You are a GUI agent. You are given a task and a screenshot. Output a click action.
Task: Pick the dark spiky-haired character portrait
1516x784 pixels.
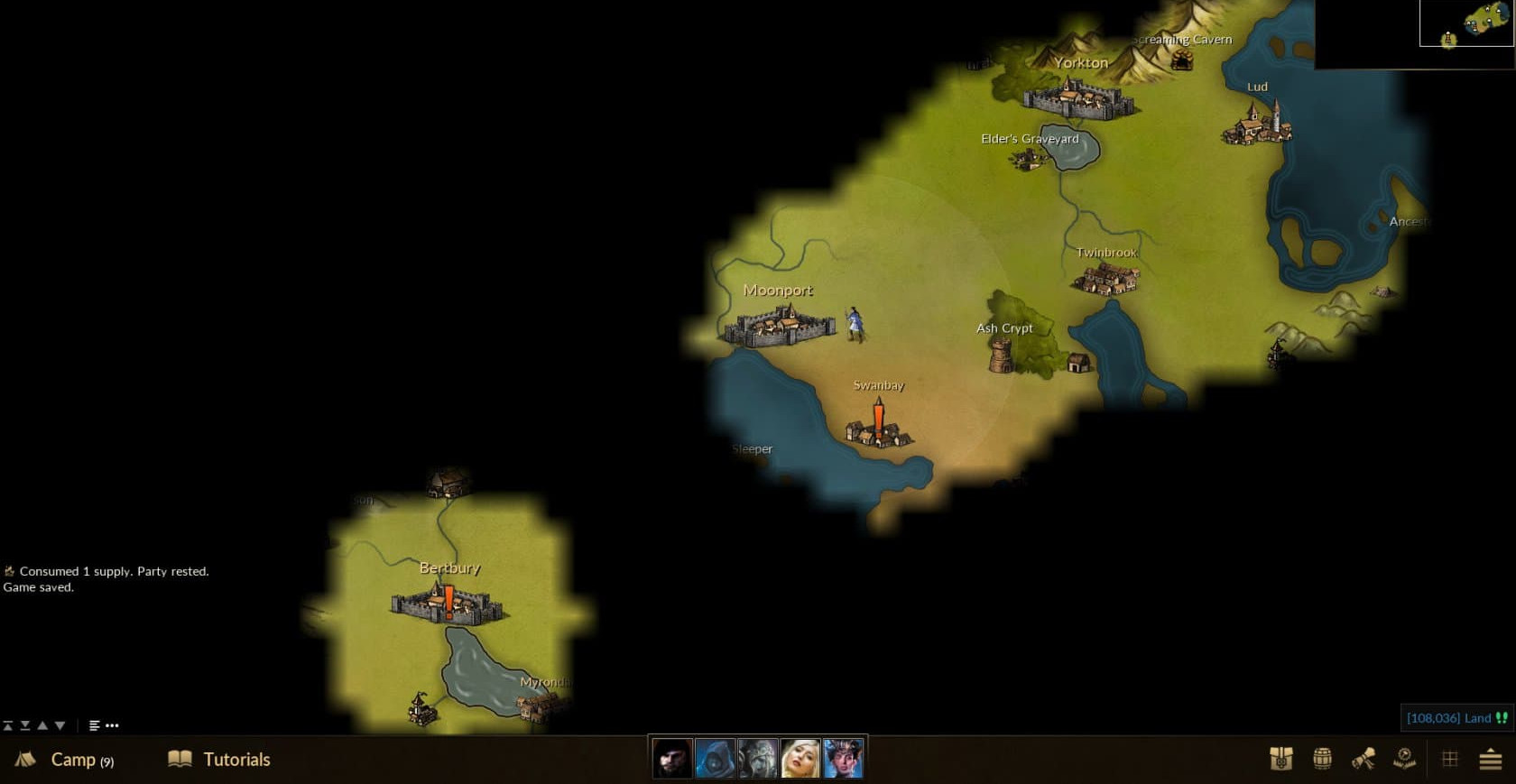point(843,759)
